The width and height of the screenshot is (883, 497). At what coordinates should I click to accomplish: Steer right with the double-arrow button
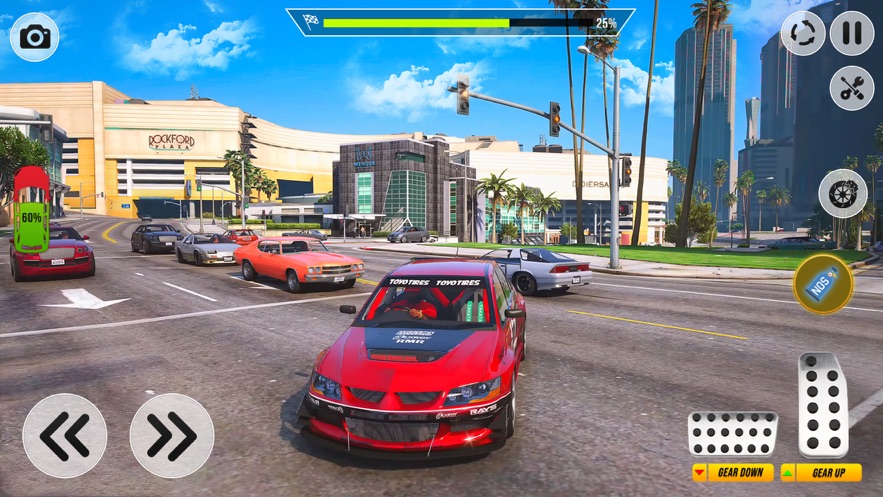[x=172, y=435]
